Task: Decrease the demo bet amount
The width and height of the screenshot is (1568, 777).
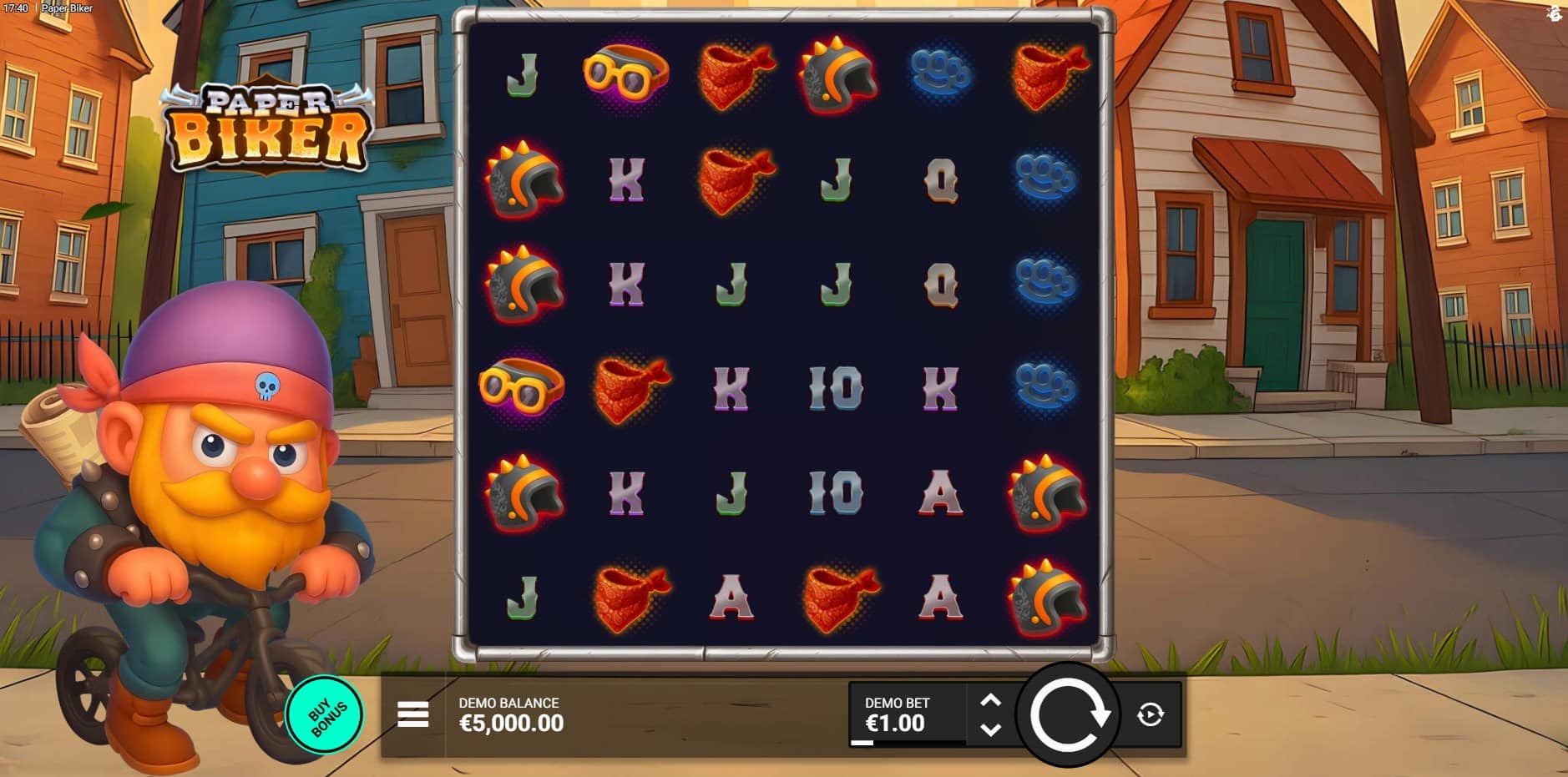Action: click(x=990, y=729)
